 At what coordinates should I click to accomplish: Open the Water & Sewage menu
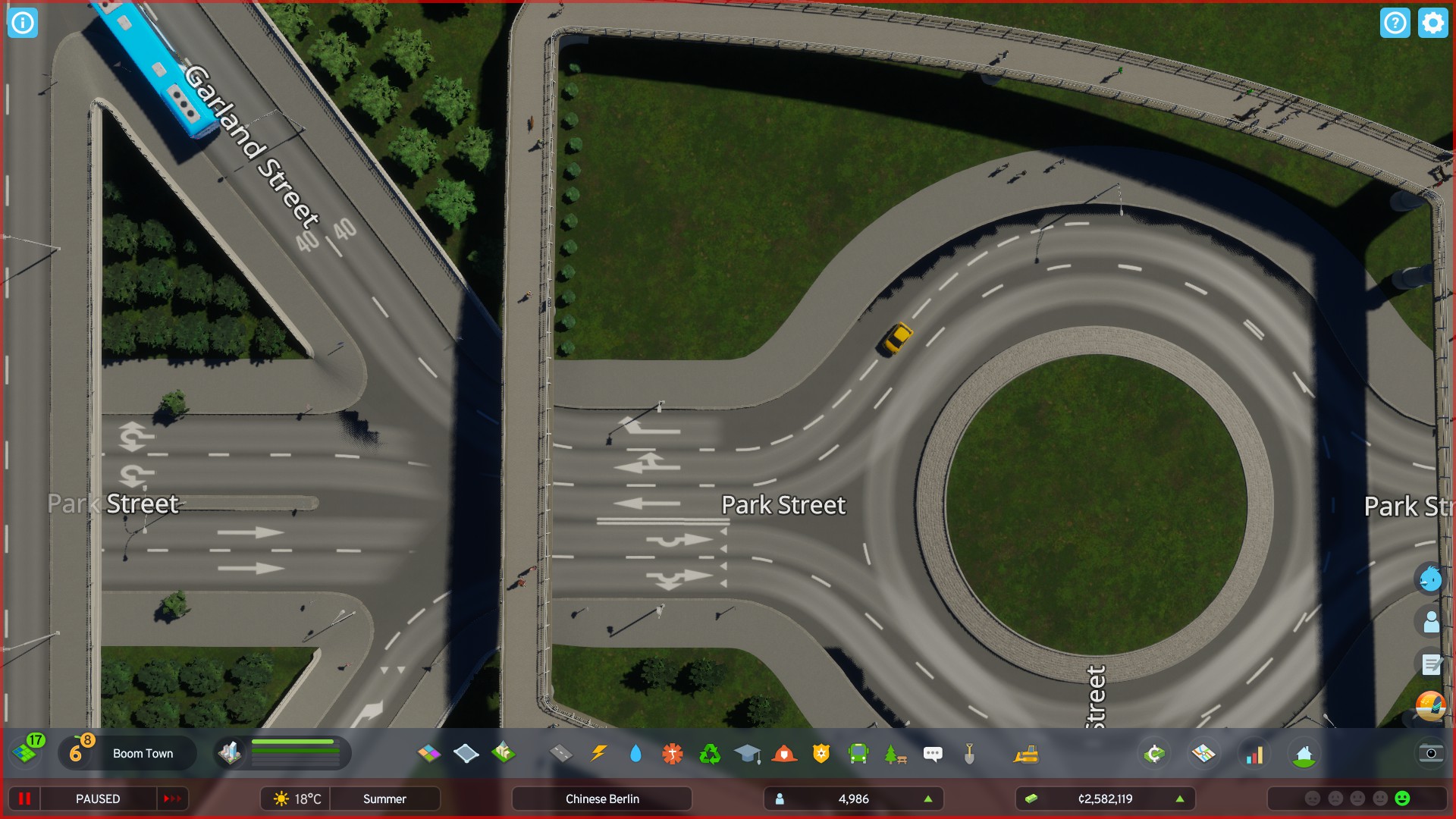pos(635,754)
